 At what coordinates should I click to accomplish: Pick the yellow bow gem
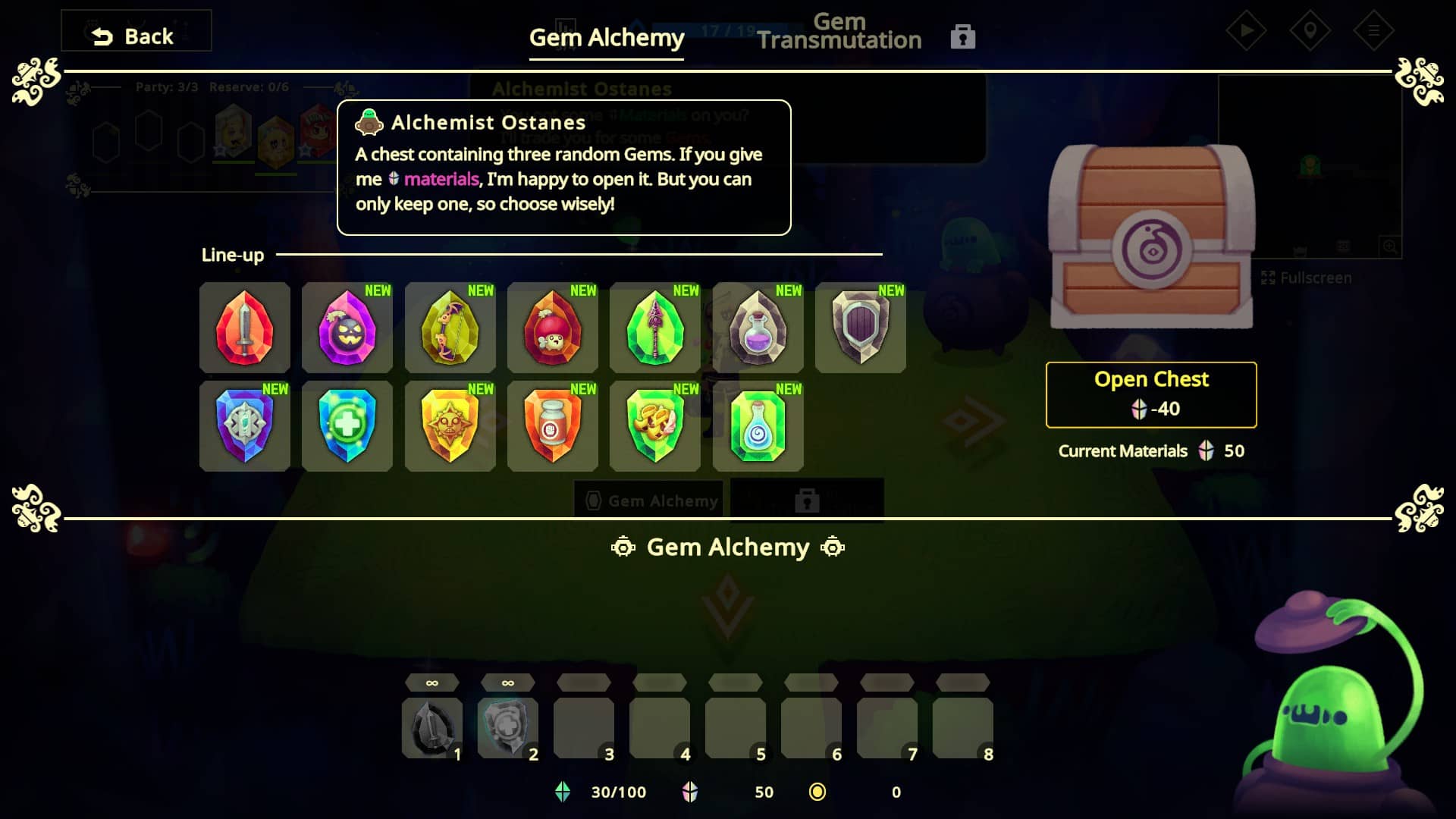(450, 328)
